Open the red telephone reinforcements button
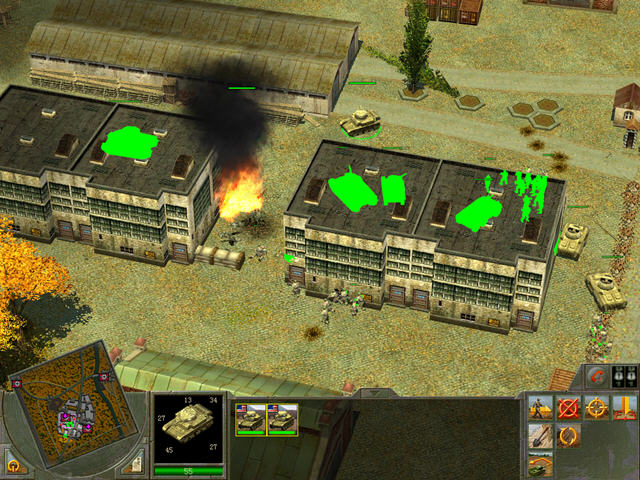The height and width of the screenshot is (480, 640). pyautogui.click(x=598, y=378)
